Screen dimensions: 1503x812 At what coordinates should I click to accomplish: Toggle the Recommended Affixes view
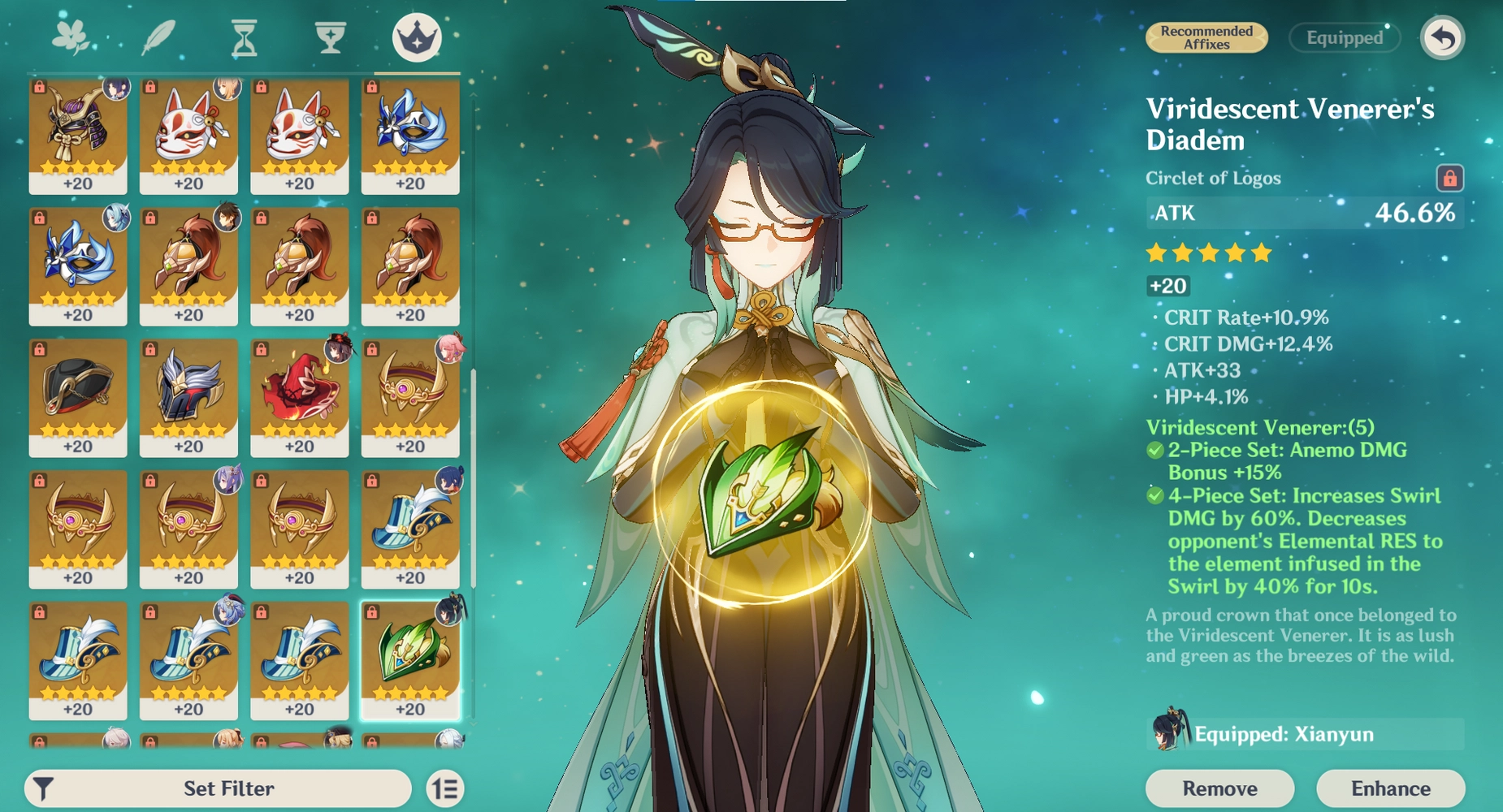[x=1205, y=37]
